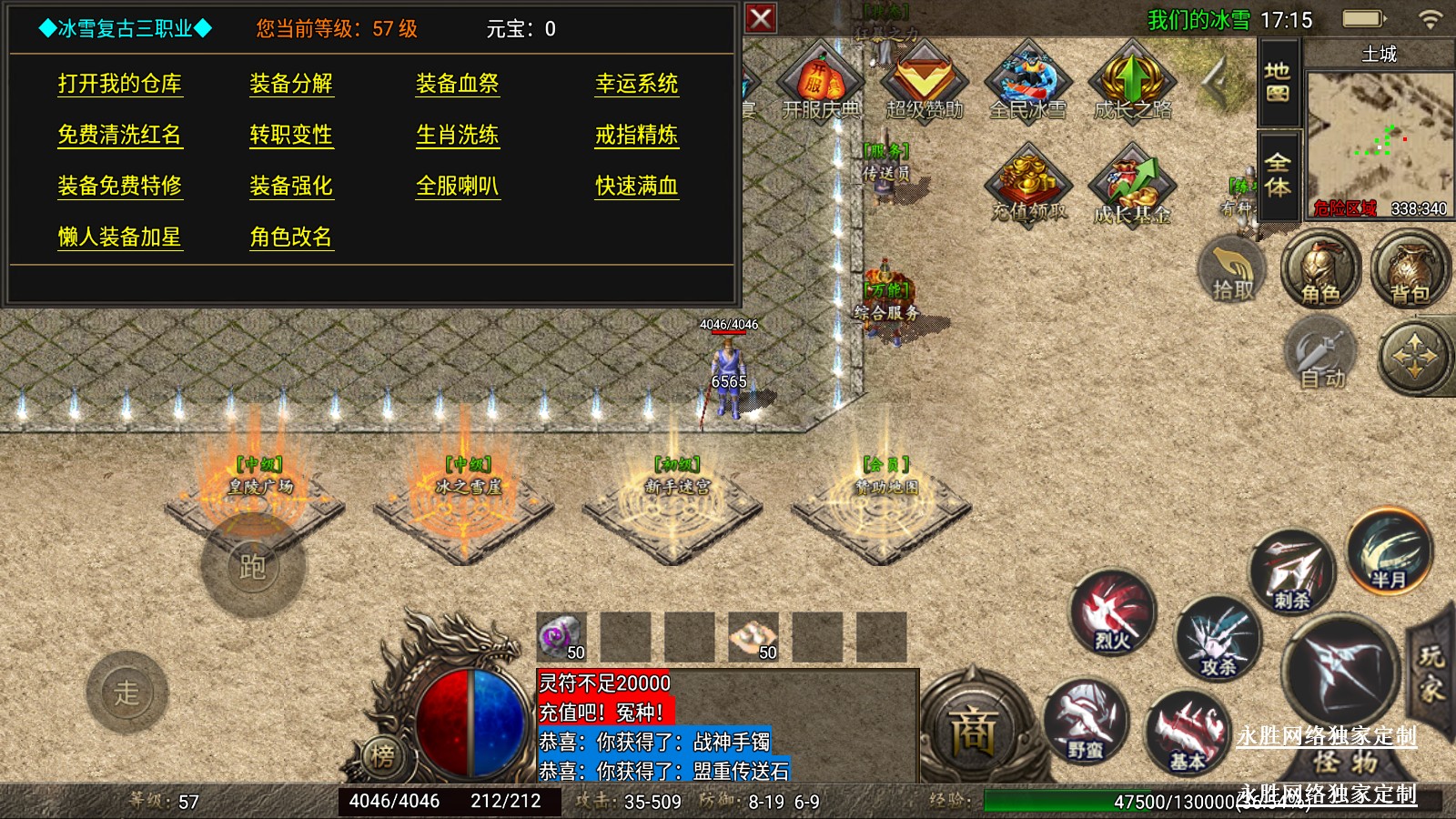Open the 背包 backpack

pos(1410,270)
